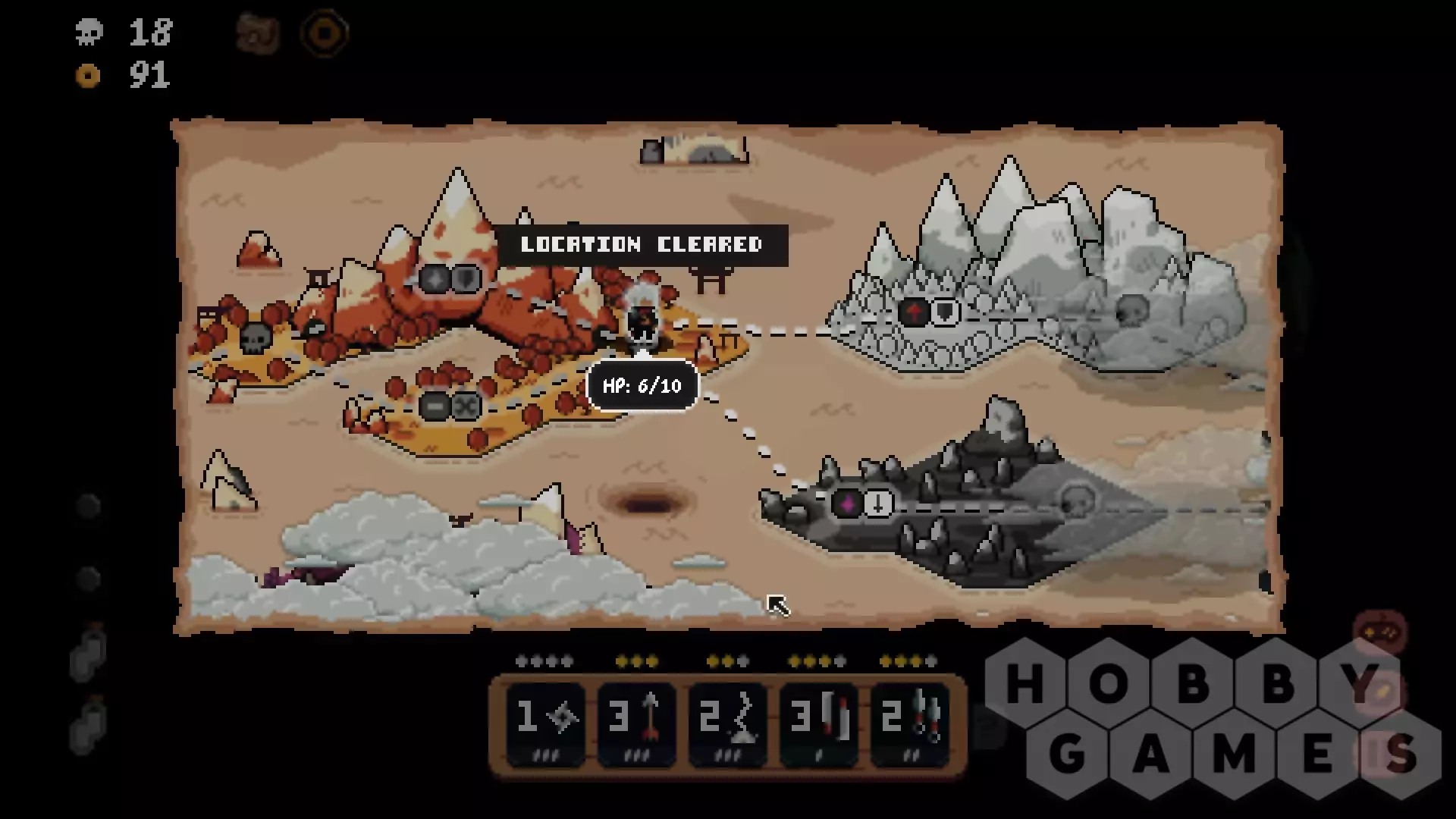Select the twin blades attack tile
This screenshot has width=1456, height=819.
tap(818, 722)
